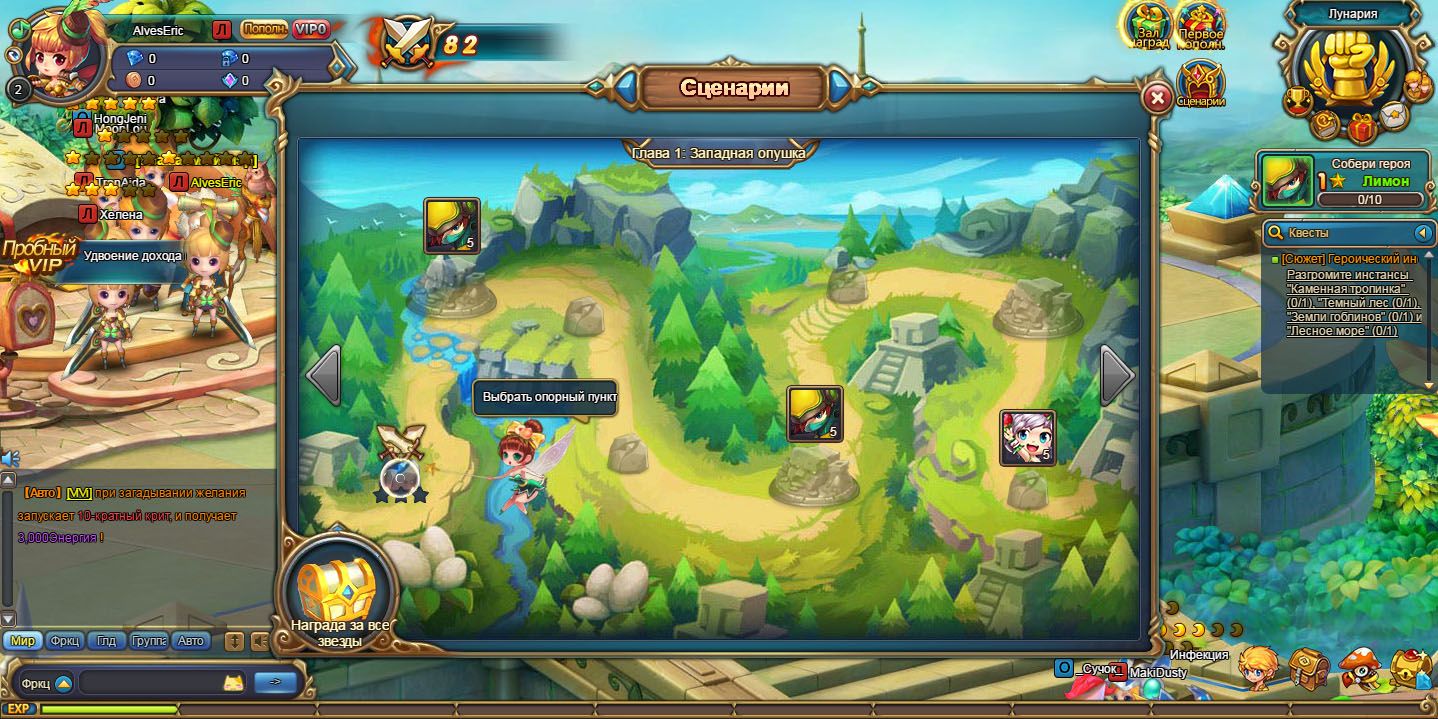Screen dimensions: 1438x719
Task: Switch chat to the Глд tab
Action: point(106,641)
